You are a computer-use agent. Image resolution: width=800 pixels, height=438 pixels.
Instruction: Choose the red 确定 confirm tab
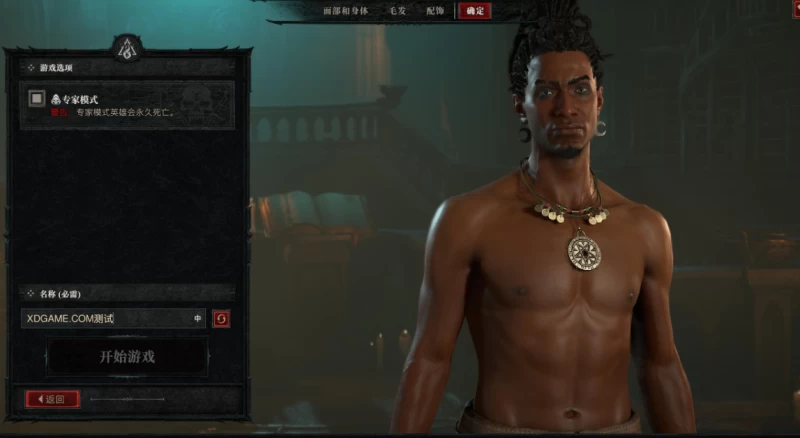[x=474, y=11]
